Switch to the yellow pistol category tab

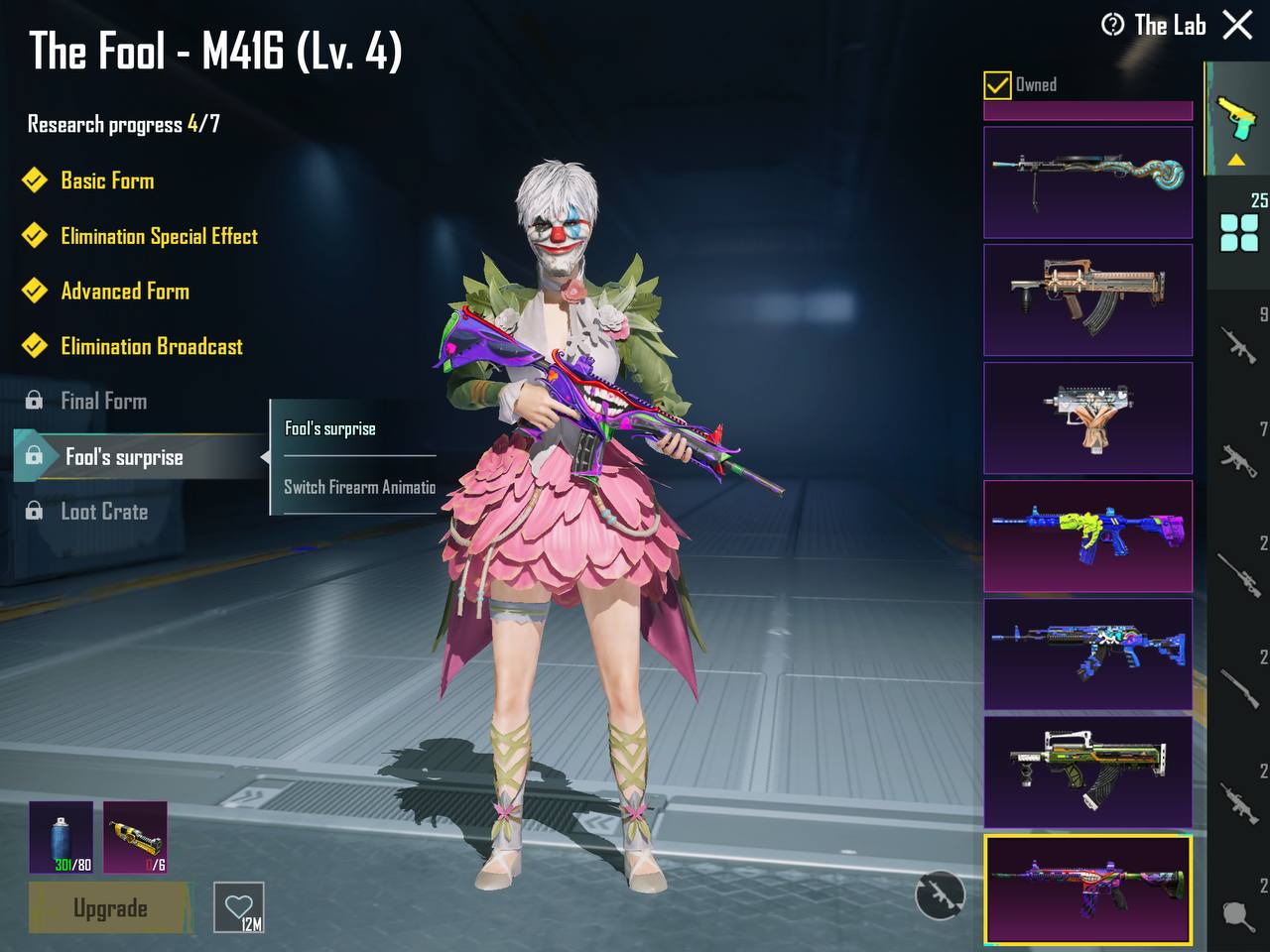1236,119
